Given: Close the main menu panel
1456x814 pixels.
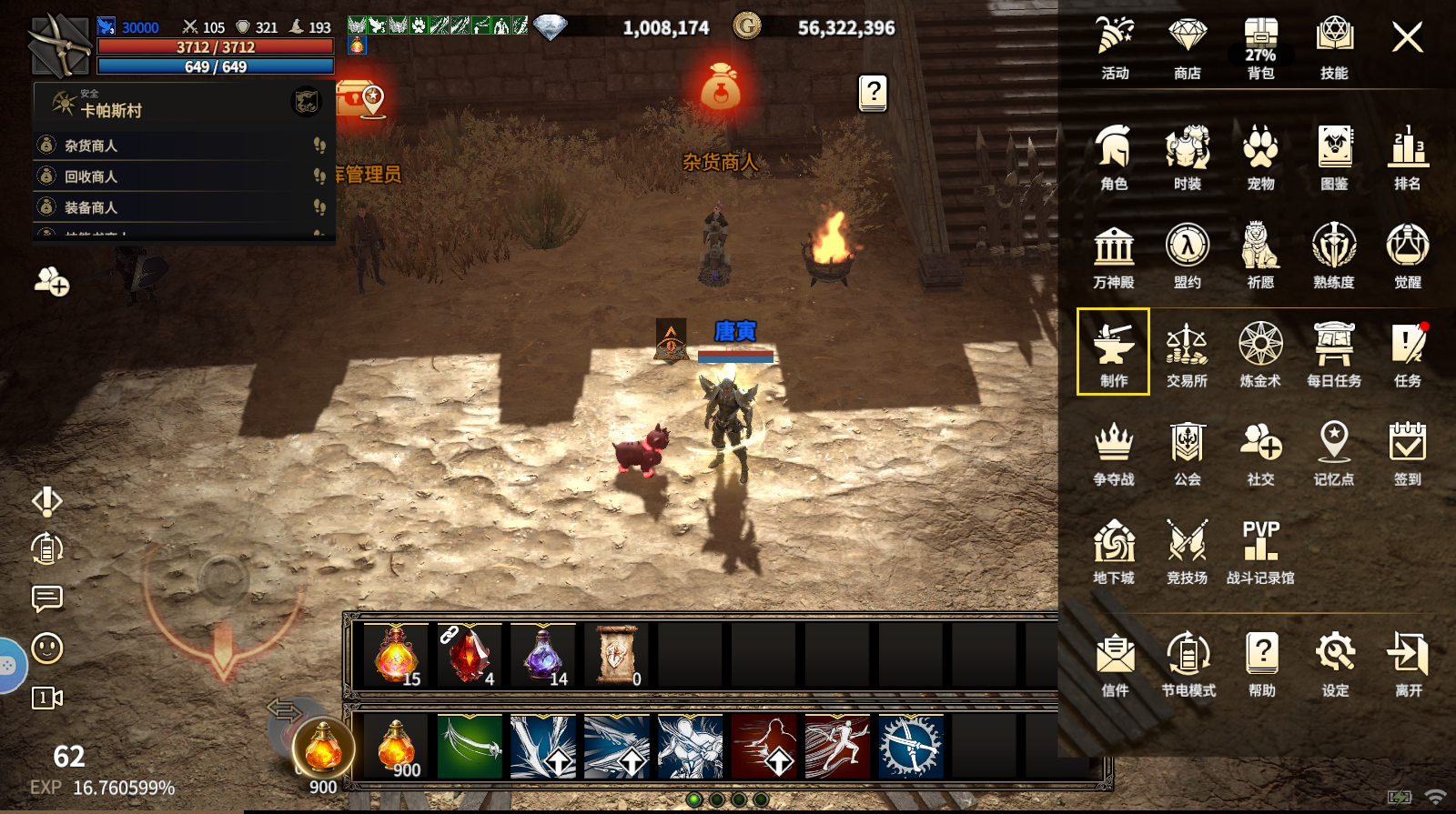Looking at the screenshot, I should coord(1407,37).
